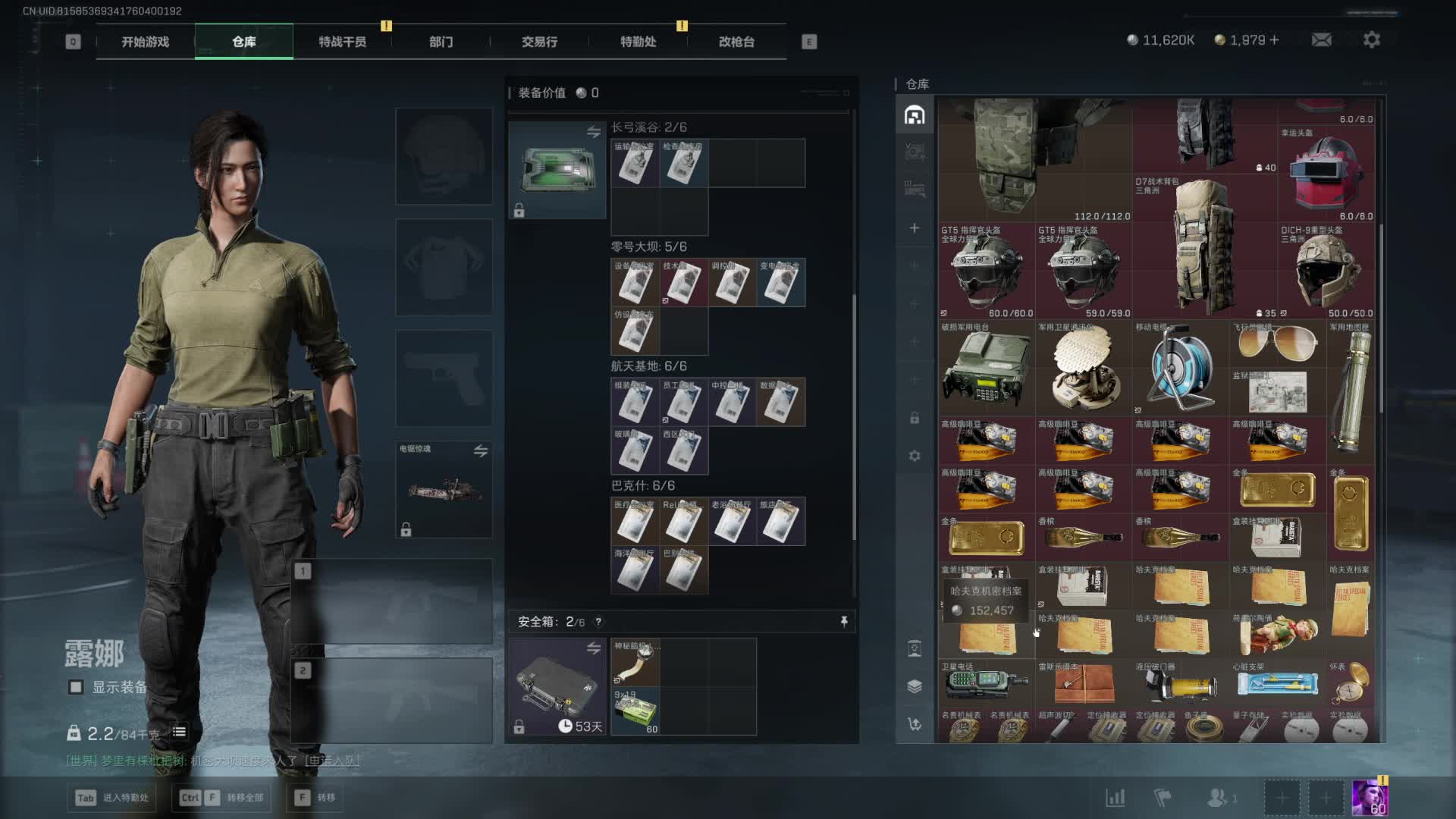Select the 部门 tab
The width and height of the screenshot is (1456, 819).
click(441, 42)
